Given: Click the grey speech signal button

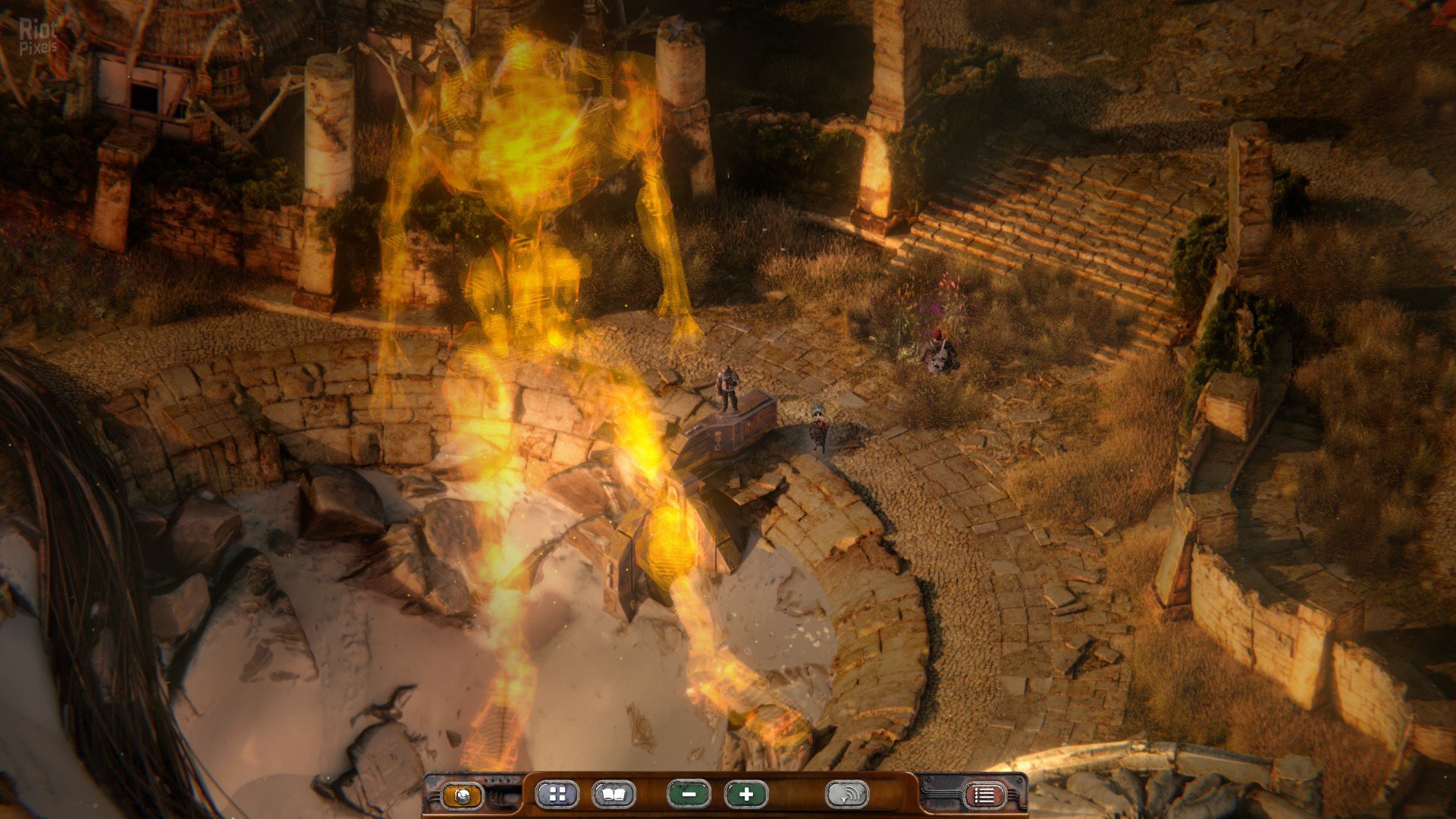Looking at the screenshot, I should pos(846,794).
